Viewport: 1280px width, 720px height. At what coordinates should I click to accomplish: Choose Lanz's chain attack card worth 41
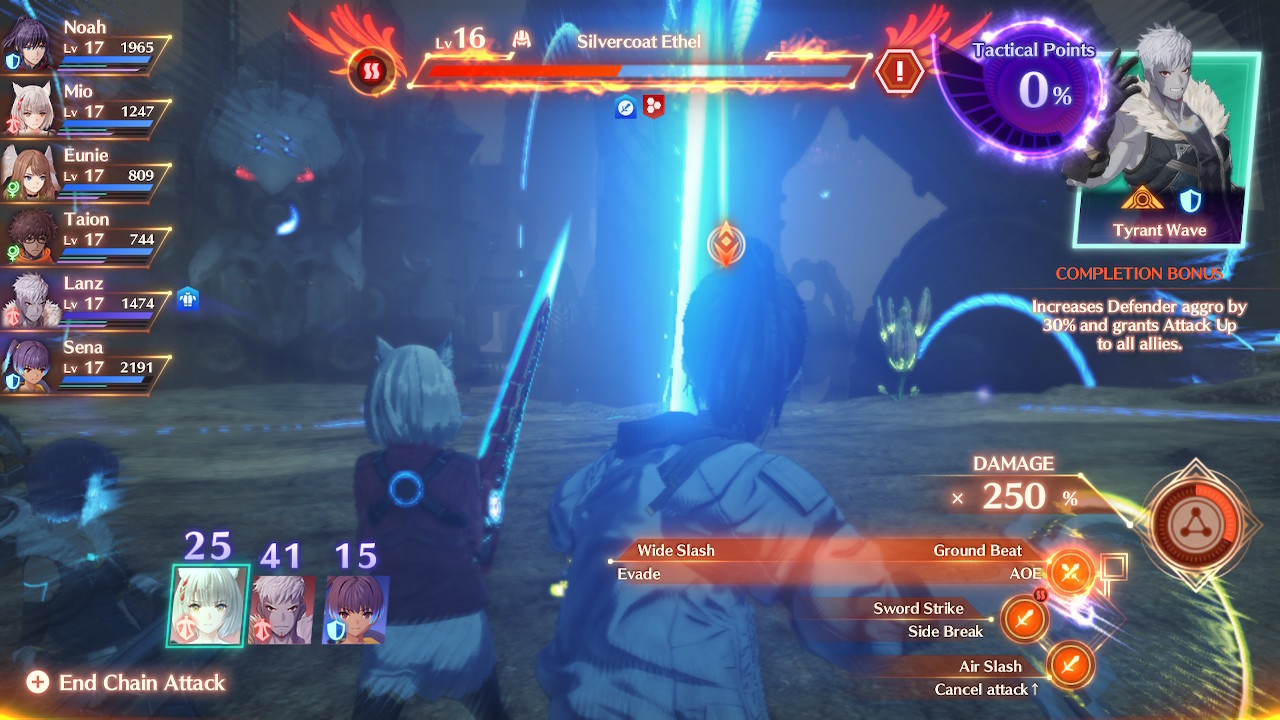[283, 609]
